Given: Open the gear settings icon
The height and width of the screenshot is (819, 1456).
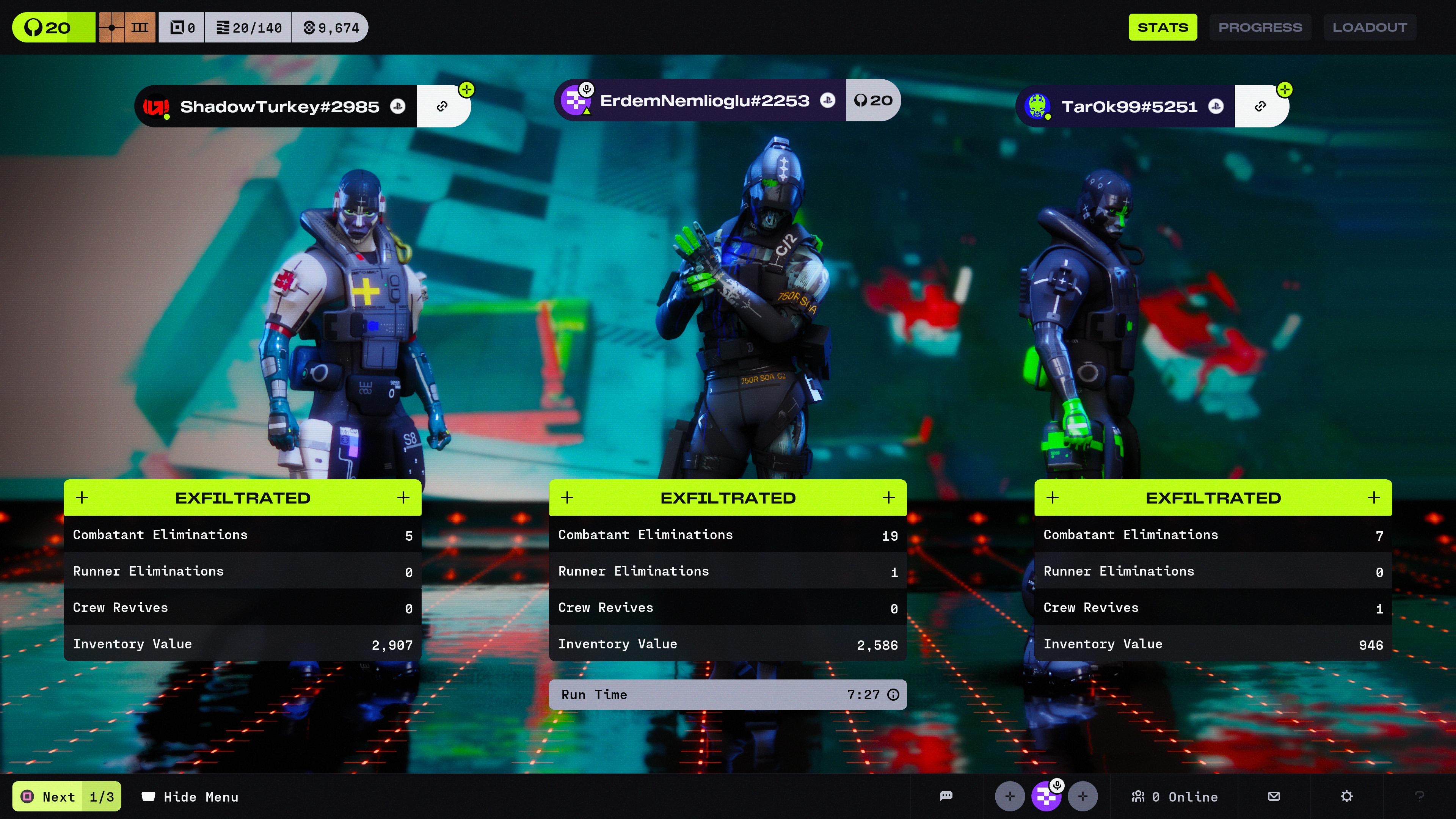Looking at the screenshot, I should [x=1346, y=796].
